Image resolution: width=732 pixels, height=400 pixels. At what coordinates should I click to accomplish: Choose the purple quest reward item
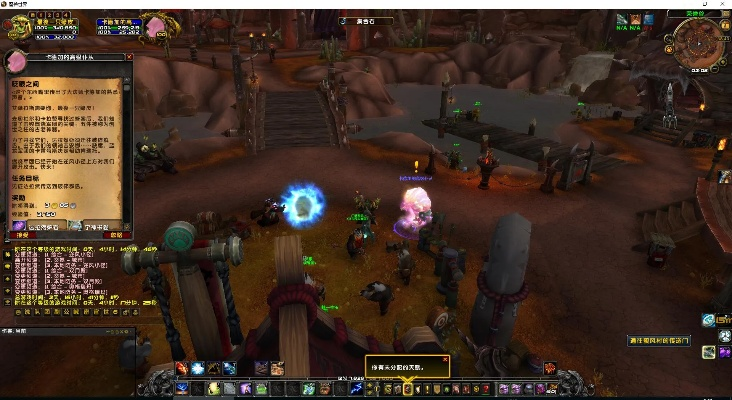coord(20,225)
